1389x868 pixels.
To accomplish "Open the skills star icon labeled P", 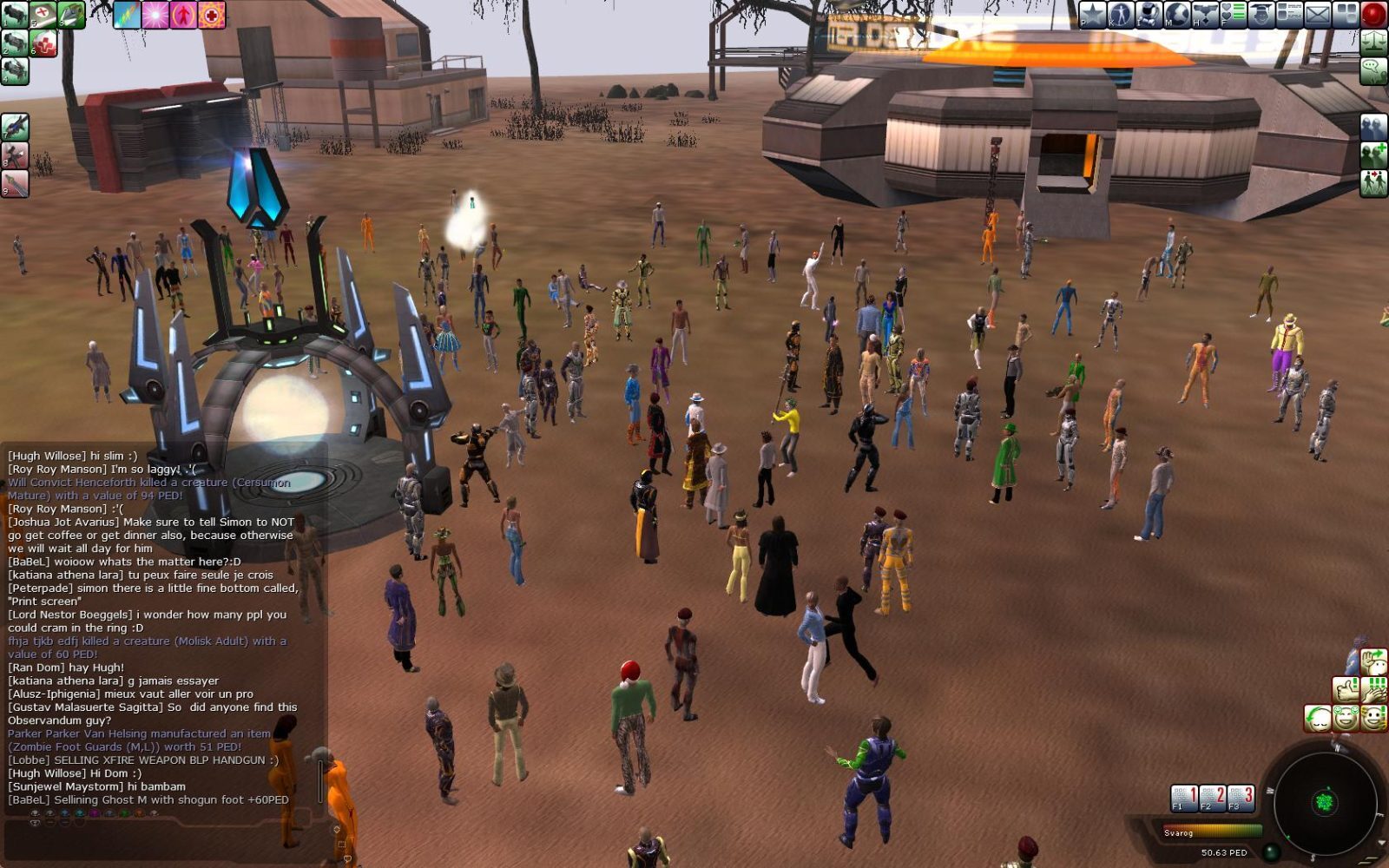I will [x=1090, y=13].
